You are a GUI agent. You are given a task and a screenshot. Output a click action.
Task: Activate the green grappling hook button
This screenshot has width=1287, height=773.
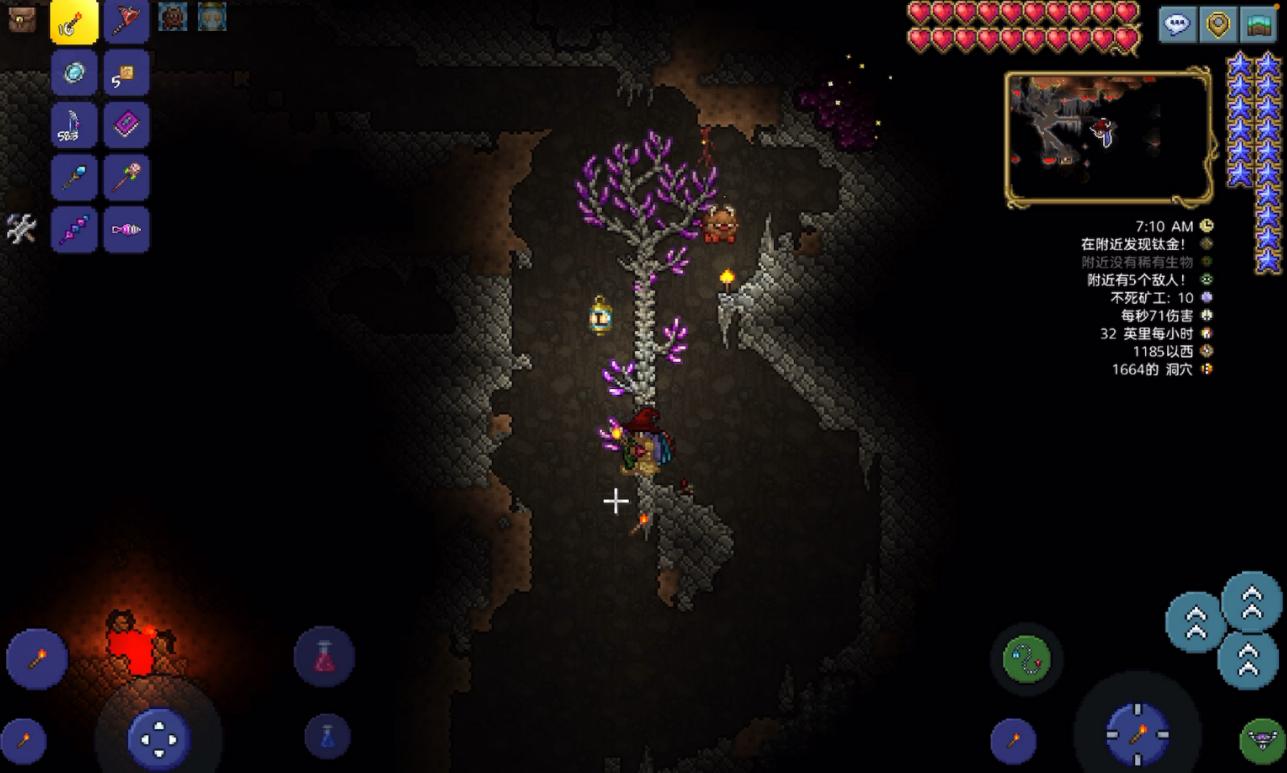(1027, 660)
